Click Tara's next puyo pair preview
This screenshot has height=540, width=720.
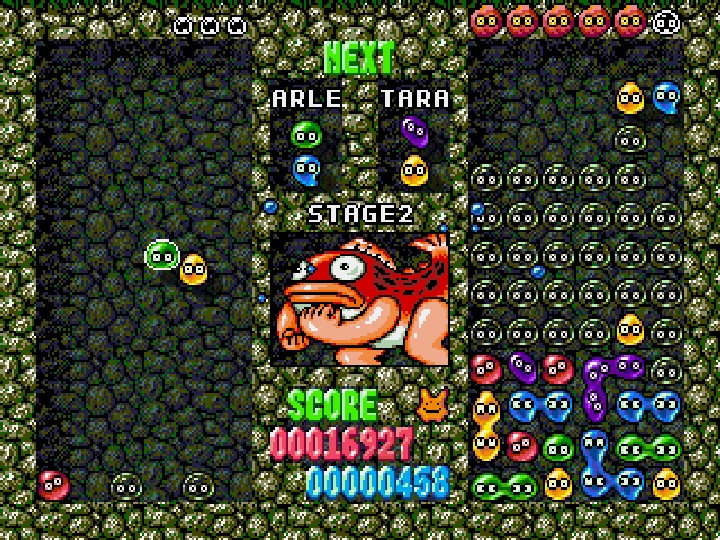(413, 151)
